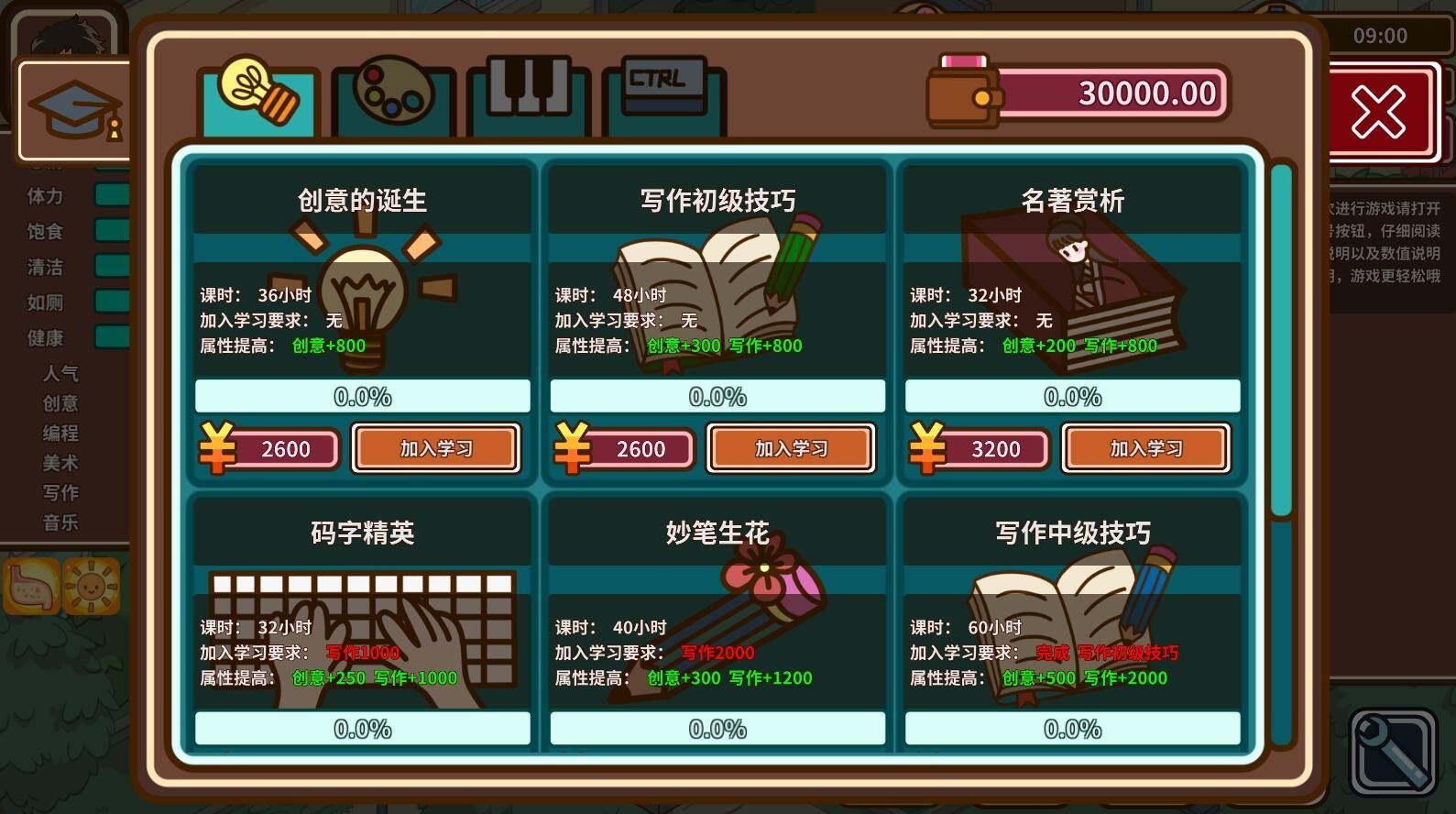
Task: Open the palette art course category
Action: coord(391,94)
